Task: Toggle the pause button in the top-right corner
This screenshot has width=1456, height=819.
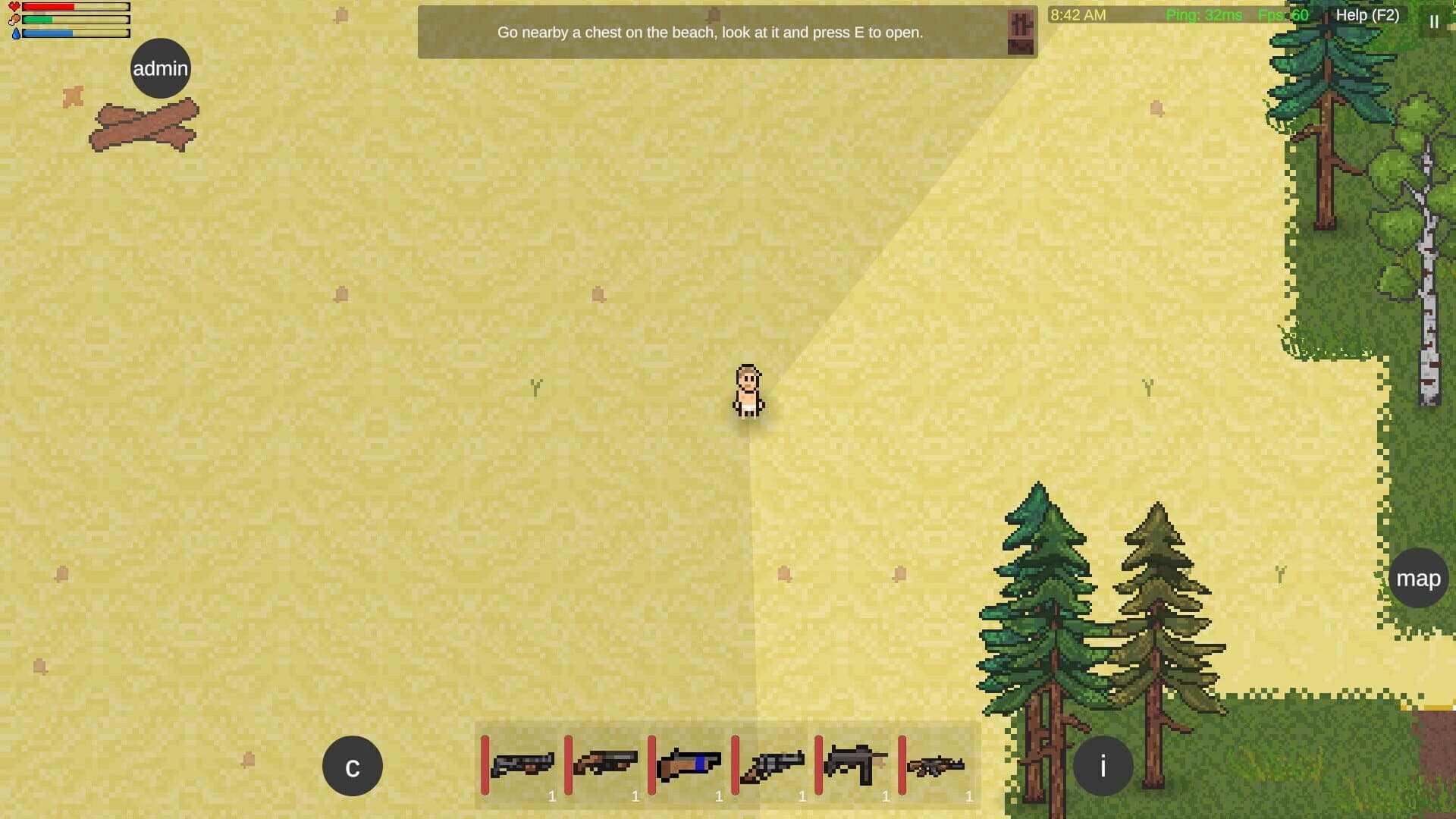Action: coord(1435,22)
